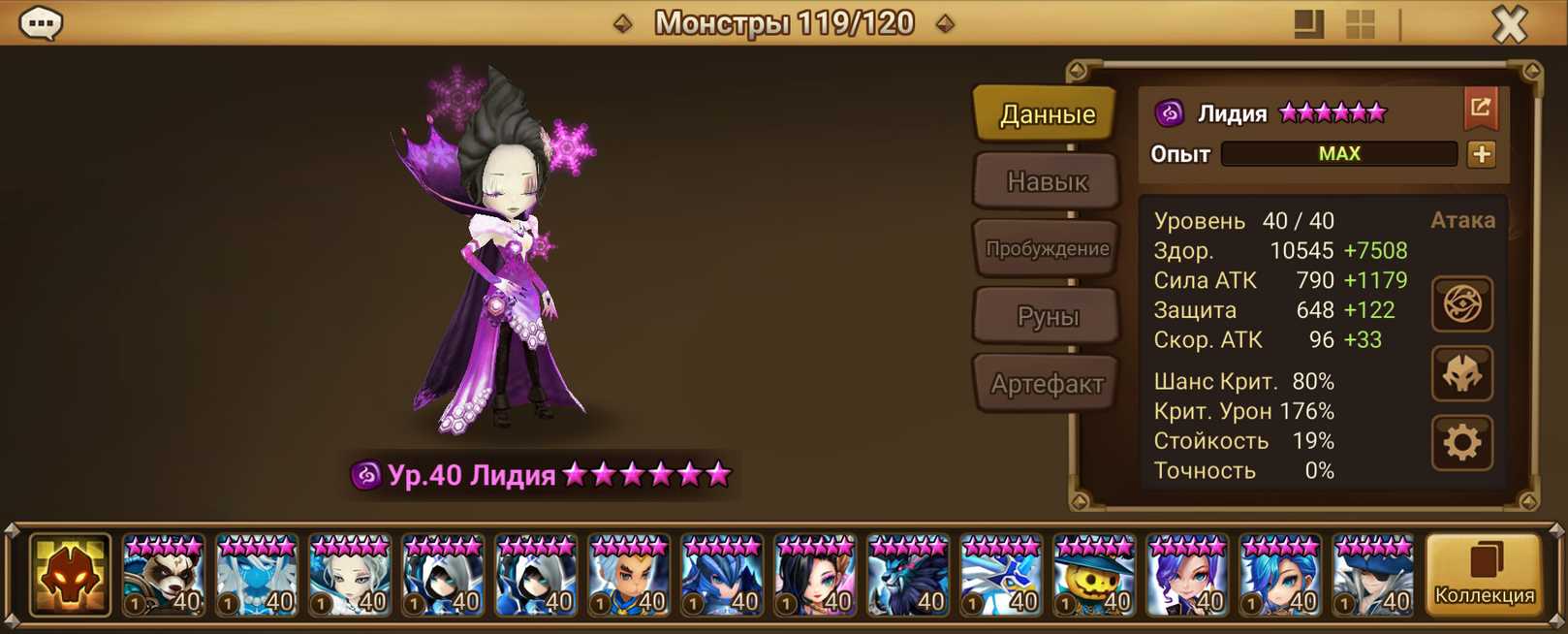Viewport: 1568px width, 634px height.
Task: Share Лидия with the red share button
Action: tap(1480, 109)
